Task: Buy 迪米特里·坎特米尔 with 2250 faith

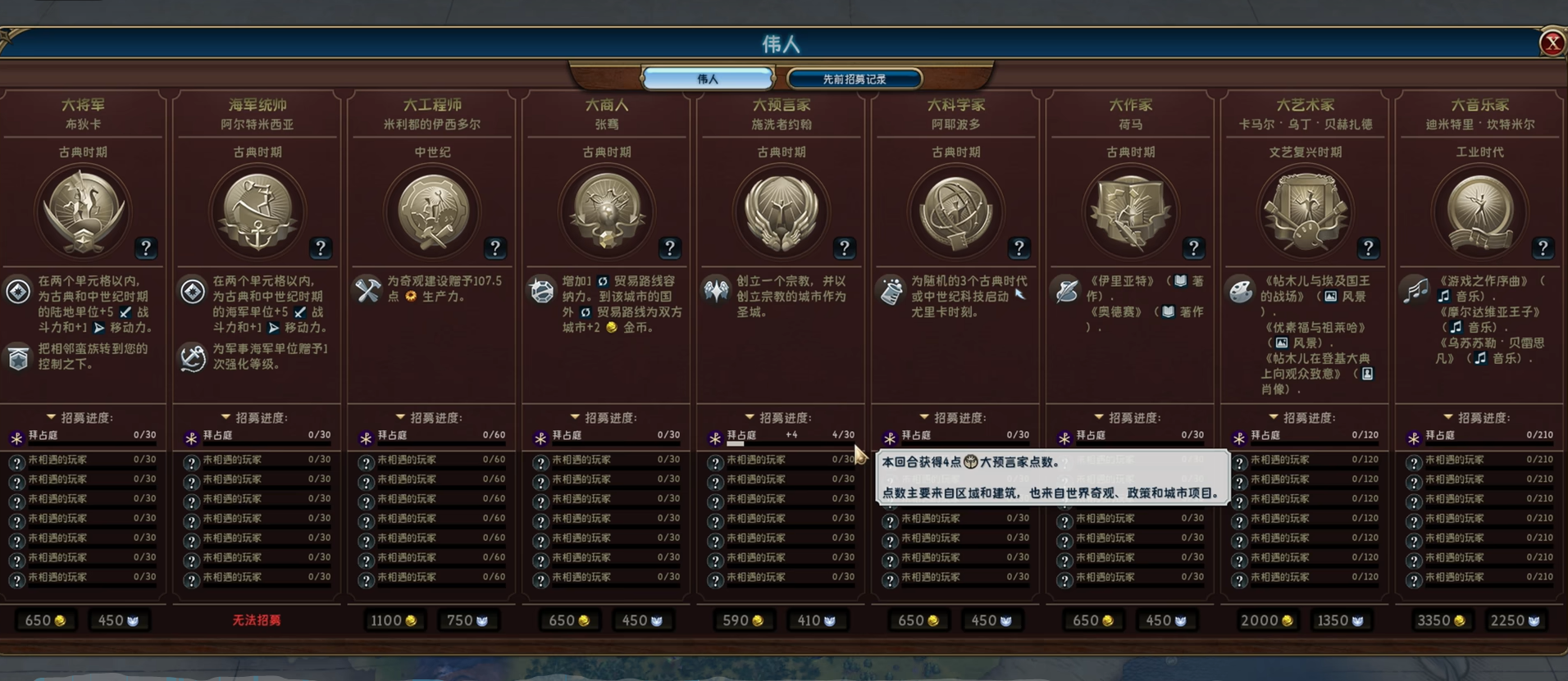Action: click(1514, 620)
